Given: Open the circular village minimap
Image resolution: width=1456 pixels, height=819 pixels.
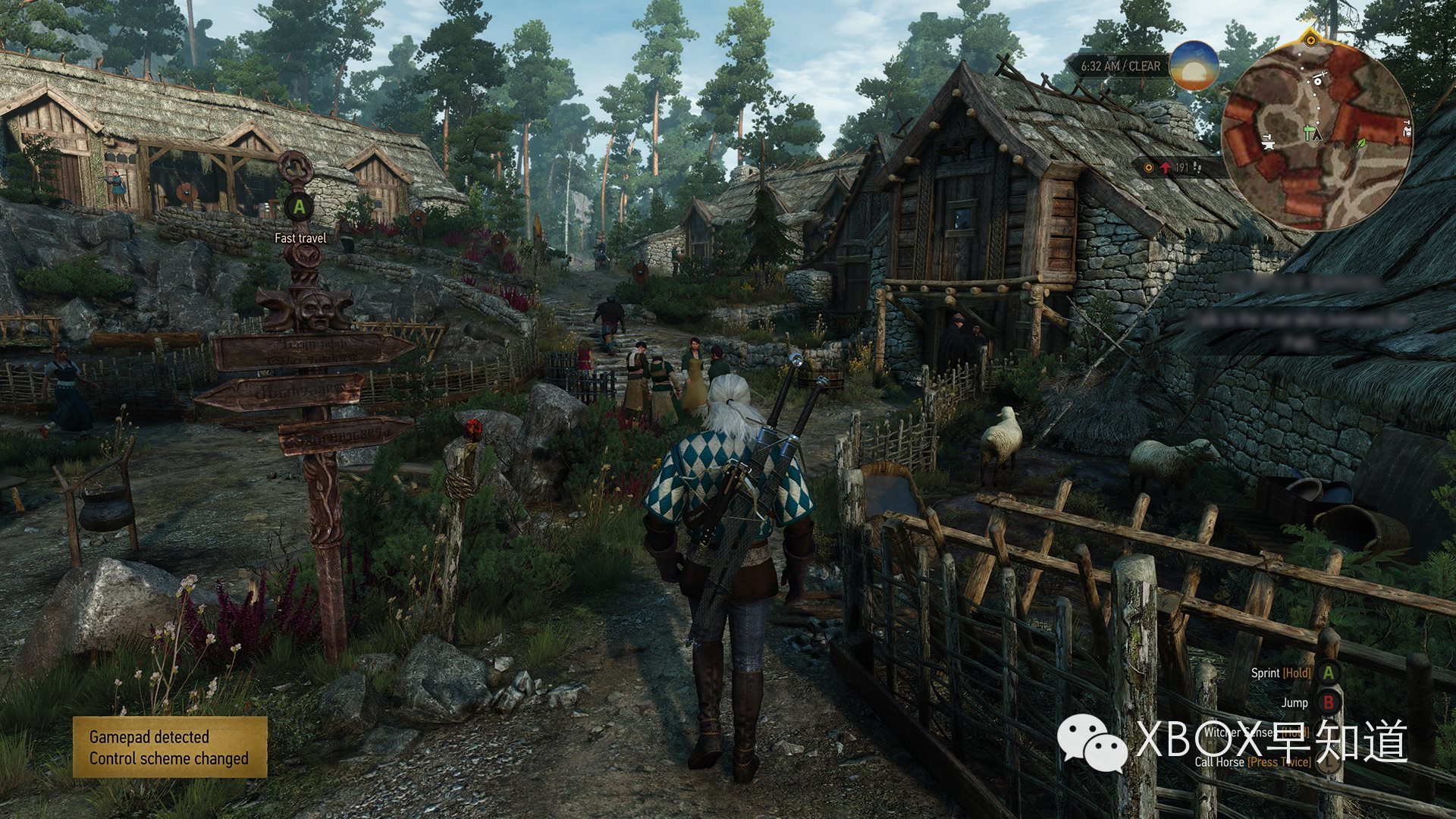Looking at the screenshot, I should [x=1316, y=135].
